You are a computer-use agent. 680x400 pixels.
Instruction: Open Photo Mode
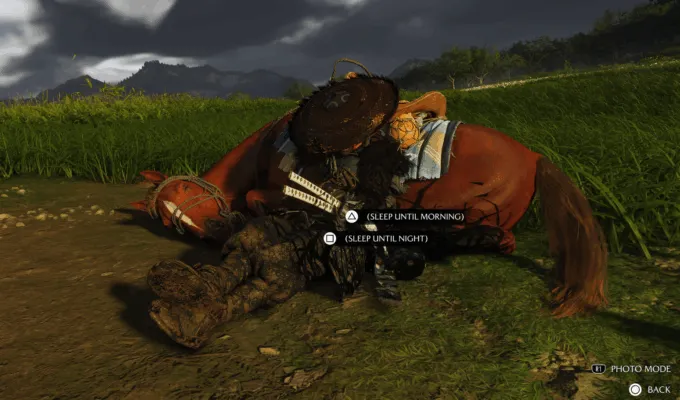(x=639, y=369)
